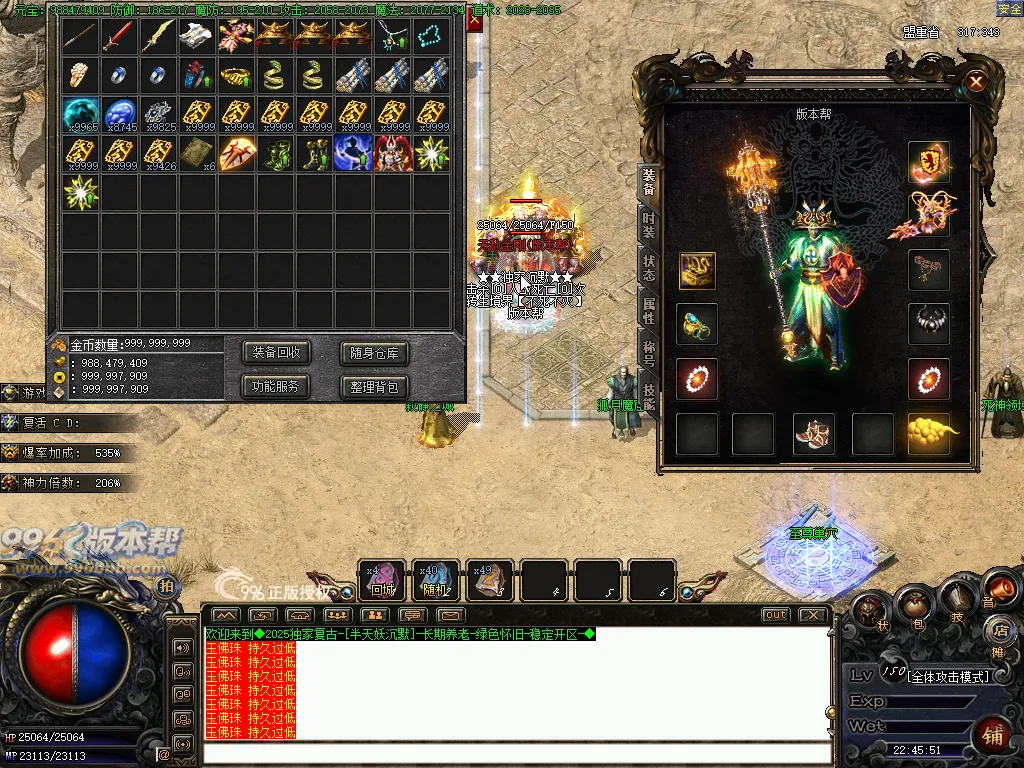Open the 铺 shop round button
Image resolution: width=1024 pixels, height=768 pixels.
pos(991,735)
